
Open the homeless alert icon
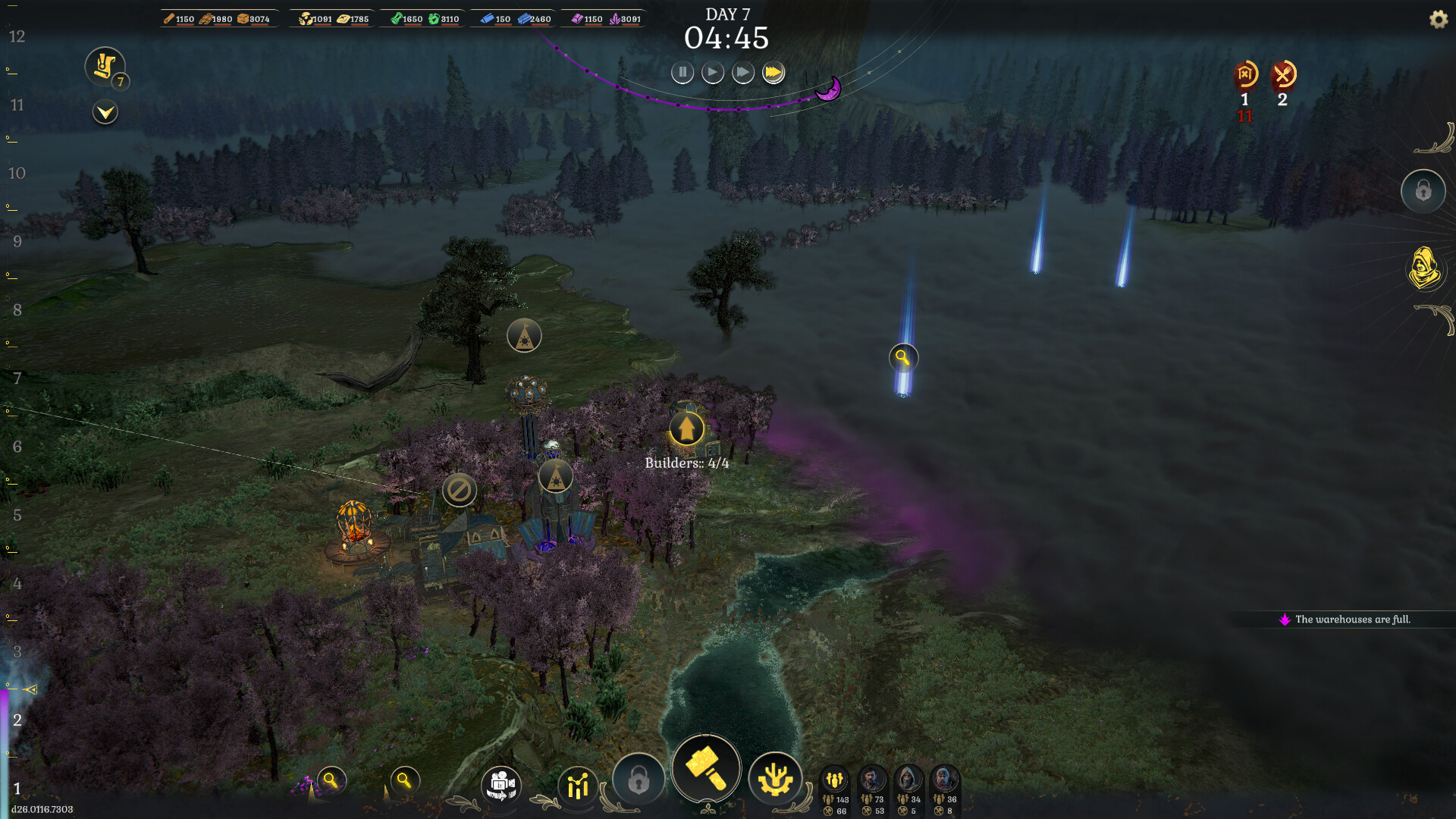[1244, 75]
